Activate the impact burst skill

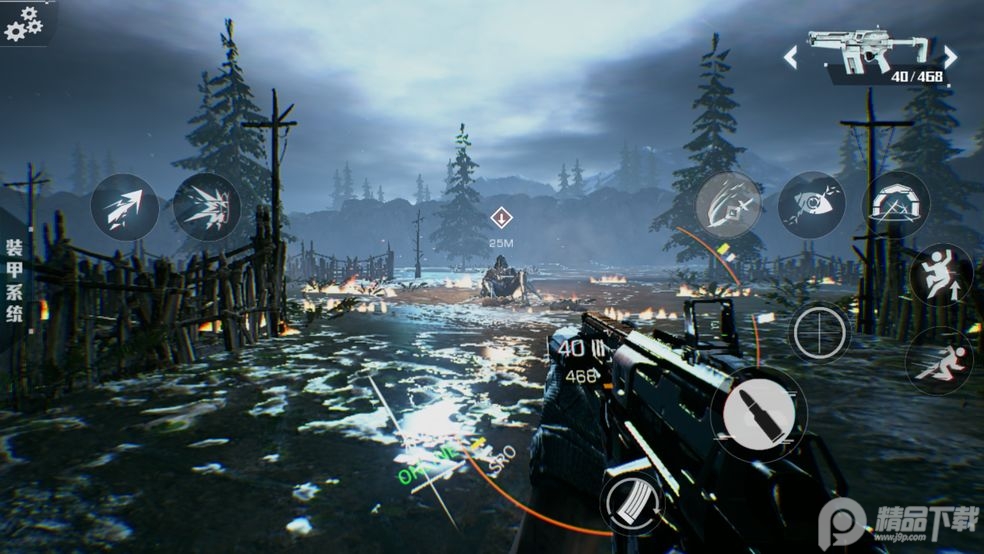click(207, 207)
